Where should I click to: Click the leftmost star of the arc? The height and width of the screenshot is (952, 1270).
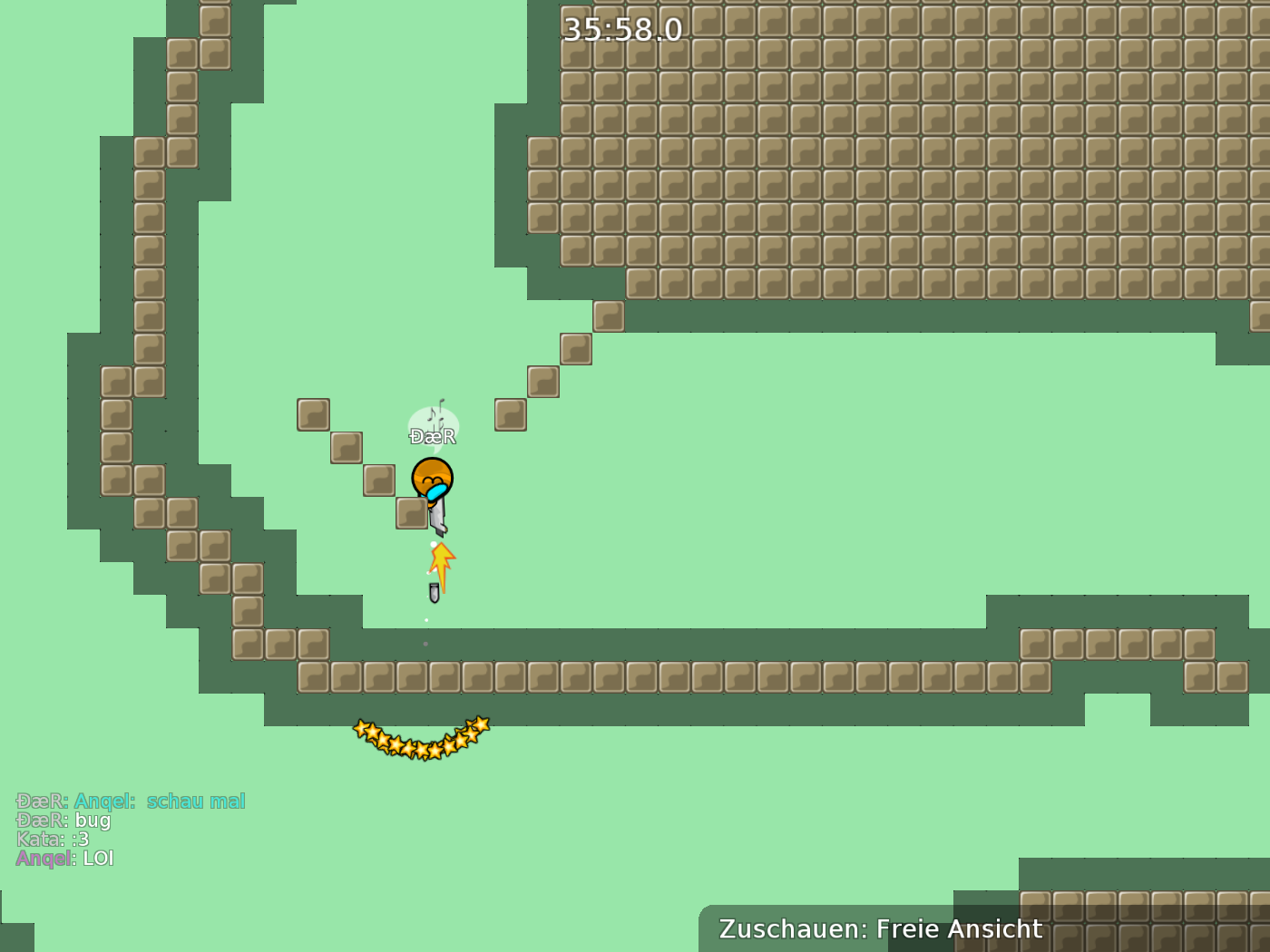tap(361, 729)
